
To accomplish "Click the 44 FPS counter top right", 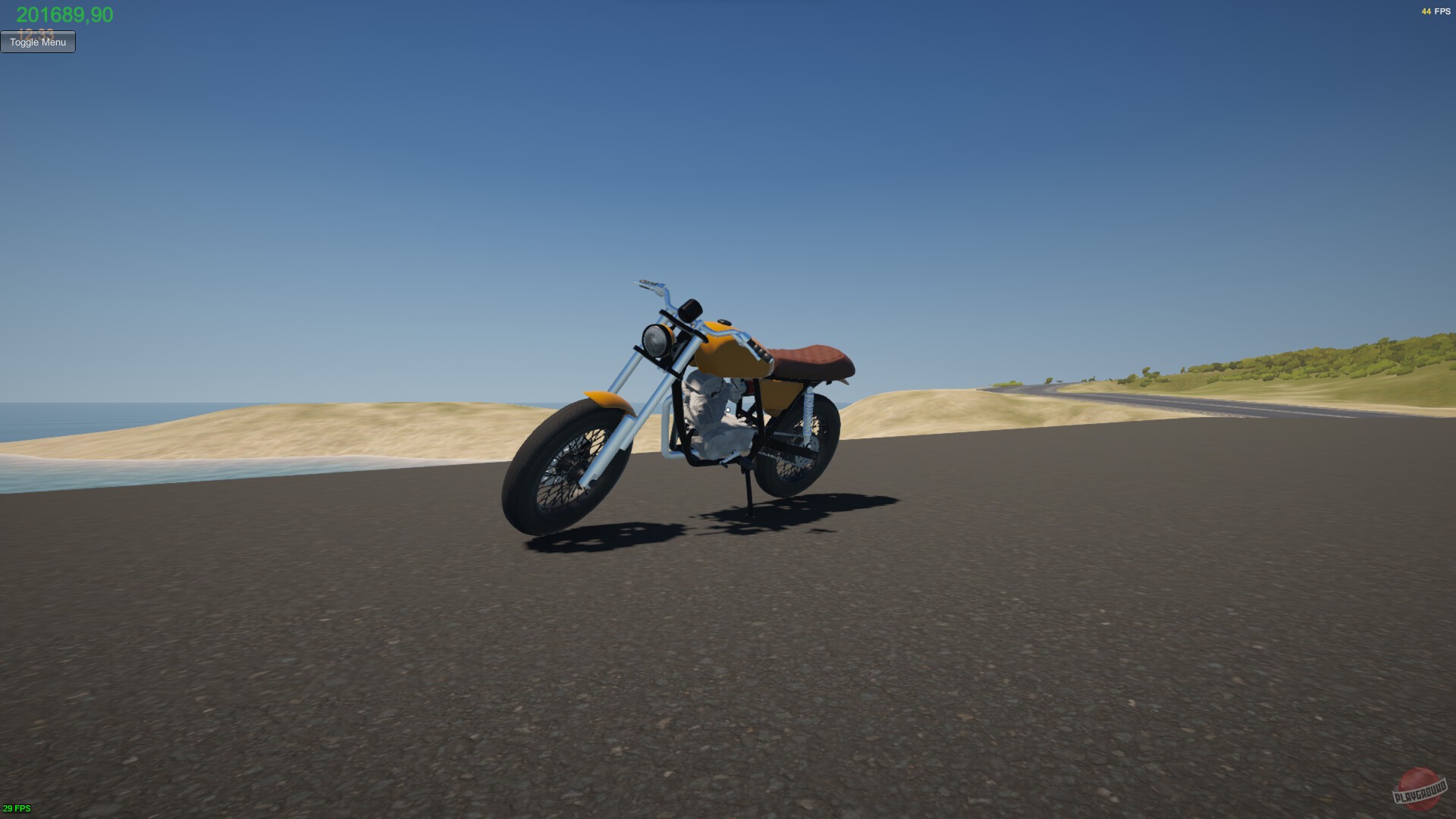I will coord(1437,11).
